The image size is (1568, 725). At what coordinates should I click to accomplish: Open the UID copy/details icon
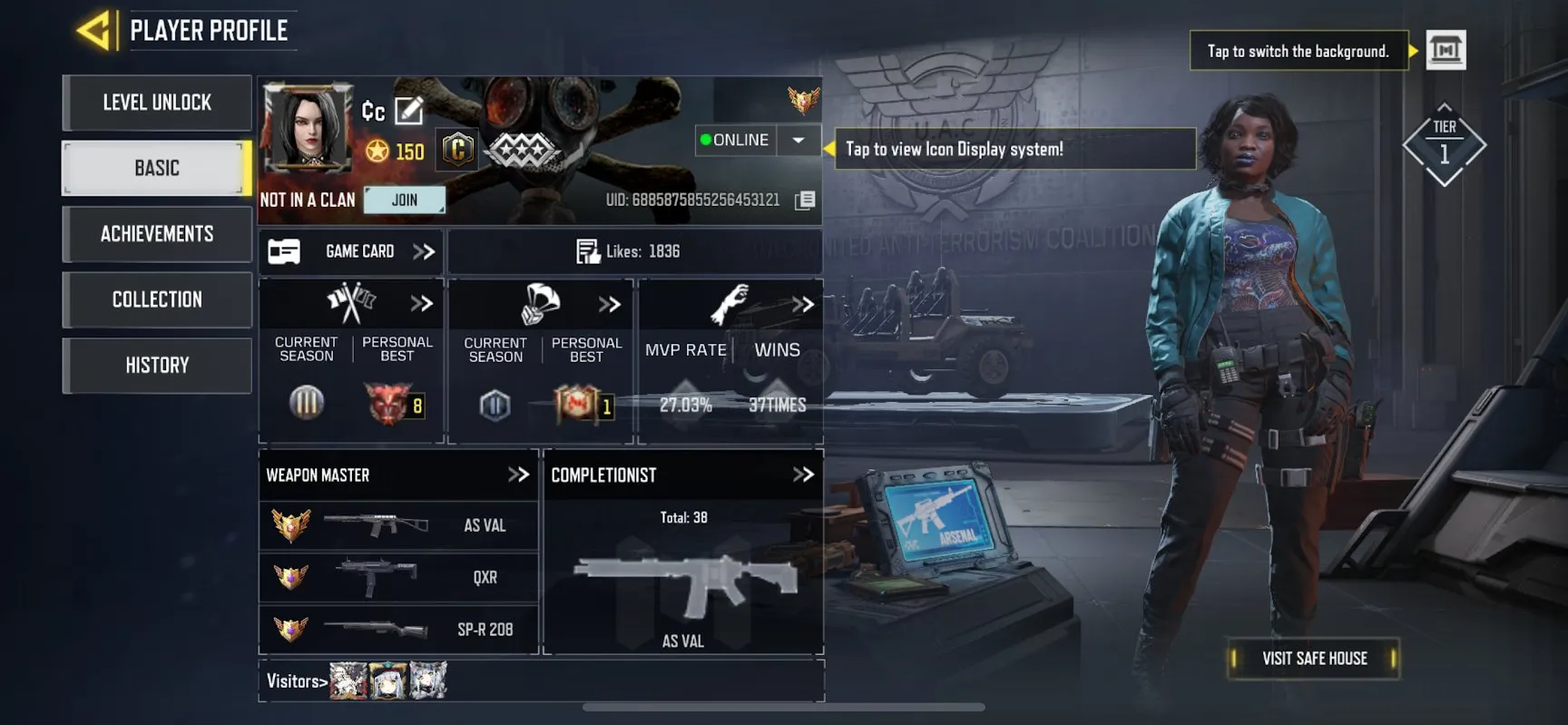(x=804, y=200)
